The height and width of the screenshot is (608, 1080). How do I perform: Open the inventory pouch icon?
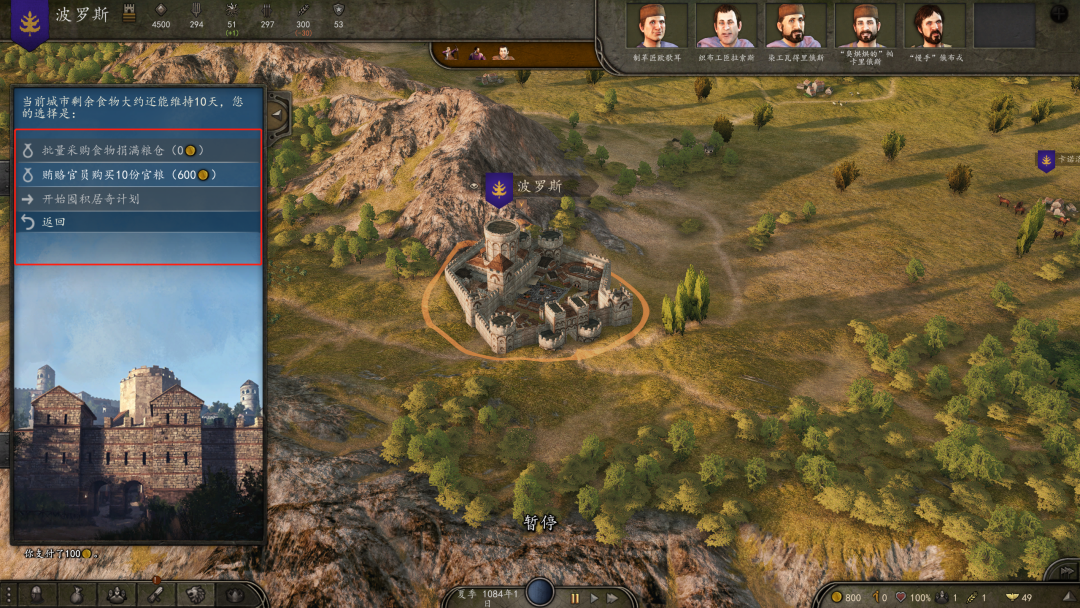(76, 594)
